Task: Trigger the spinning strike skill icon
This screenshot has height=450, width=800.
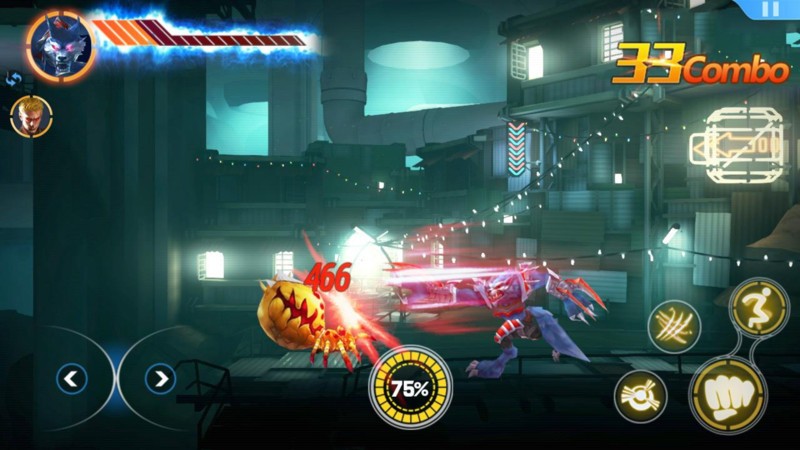Action: pos(641,395)
